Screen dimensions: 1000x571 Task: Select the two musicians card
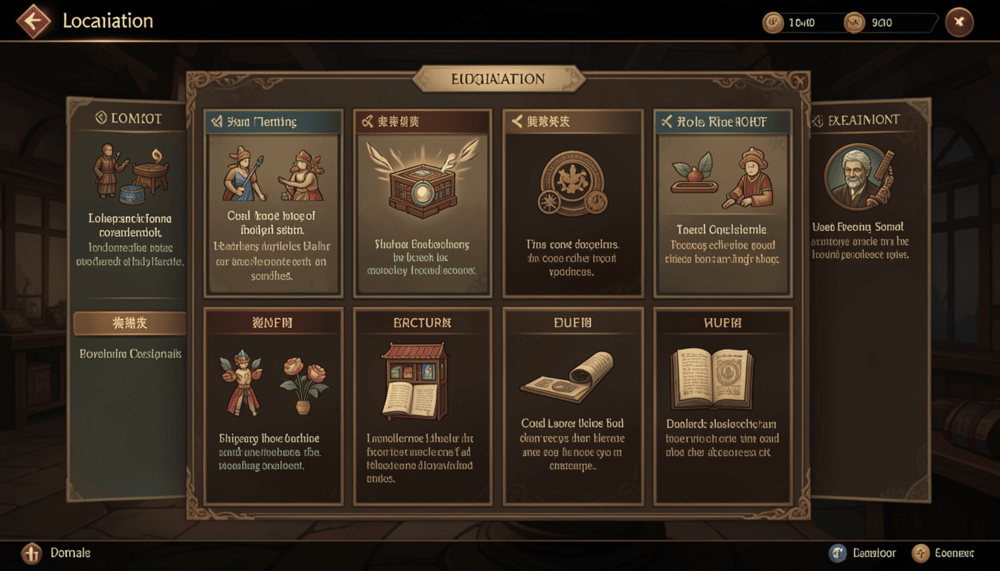click(273, 203)
